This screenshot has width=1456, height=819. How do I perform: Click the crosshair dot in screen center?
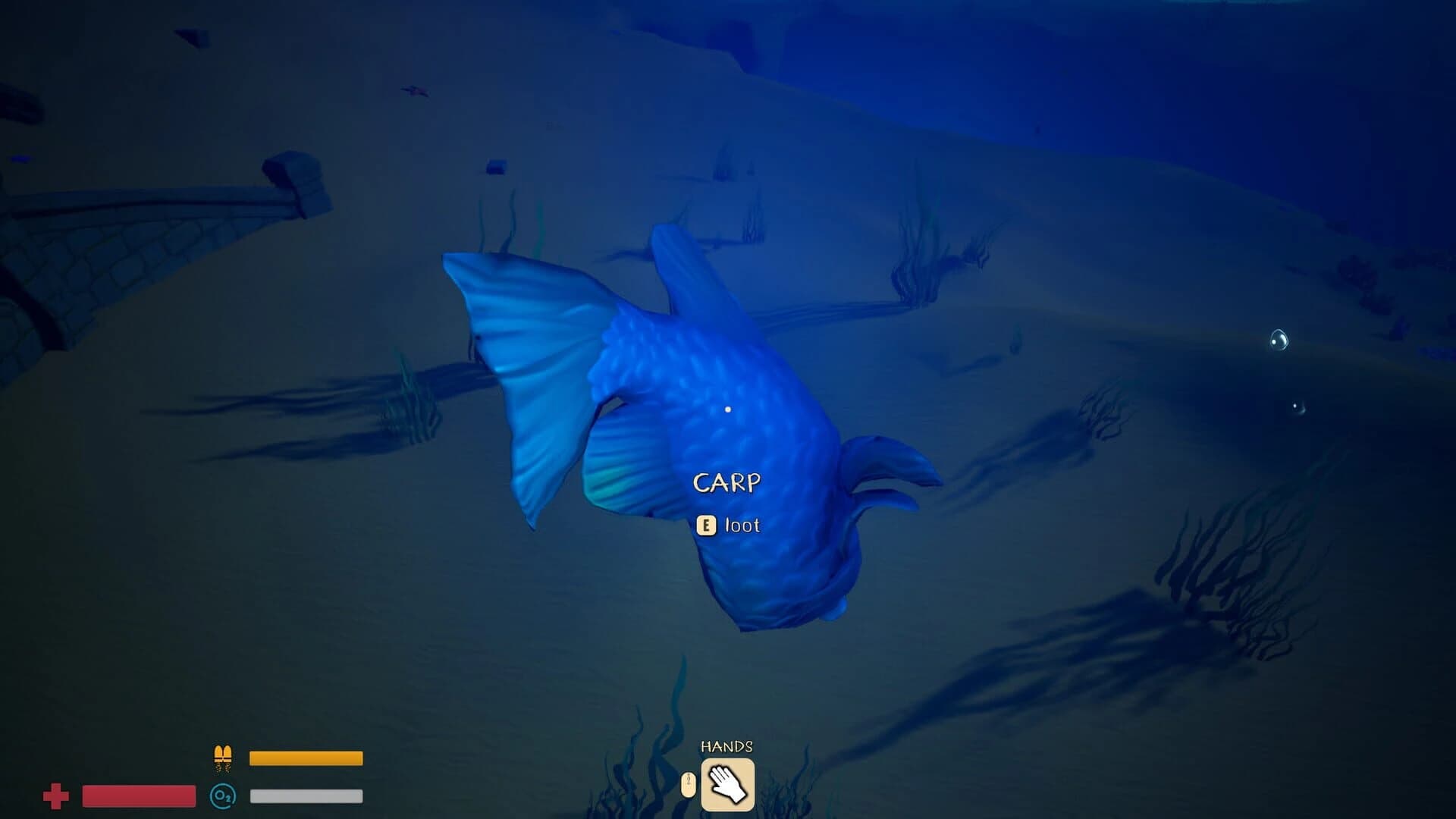728,409
